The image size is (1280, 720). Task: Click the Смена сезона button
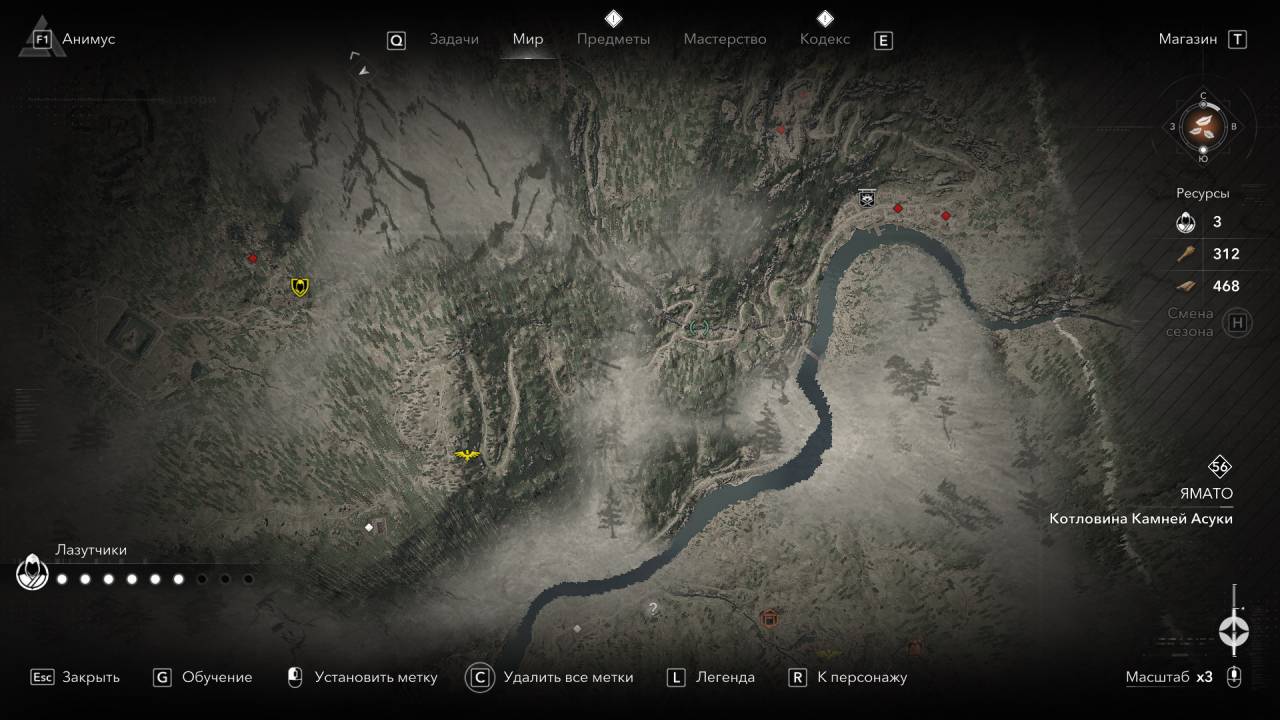(x=1238, y=323)
